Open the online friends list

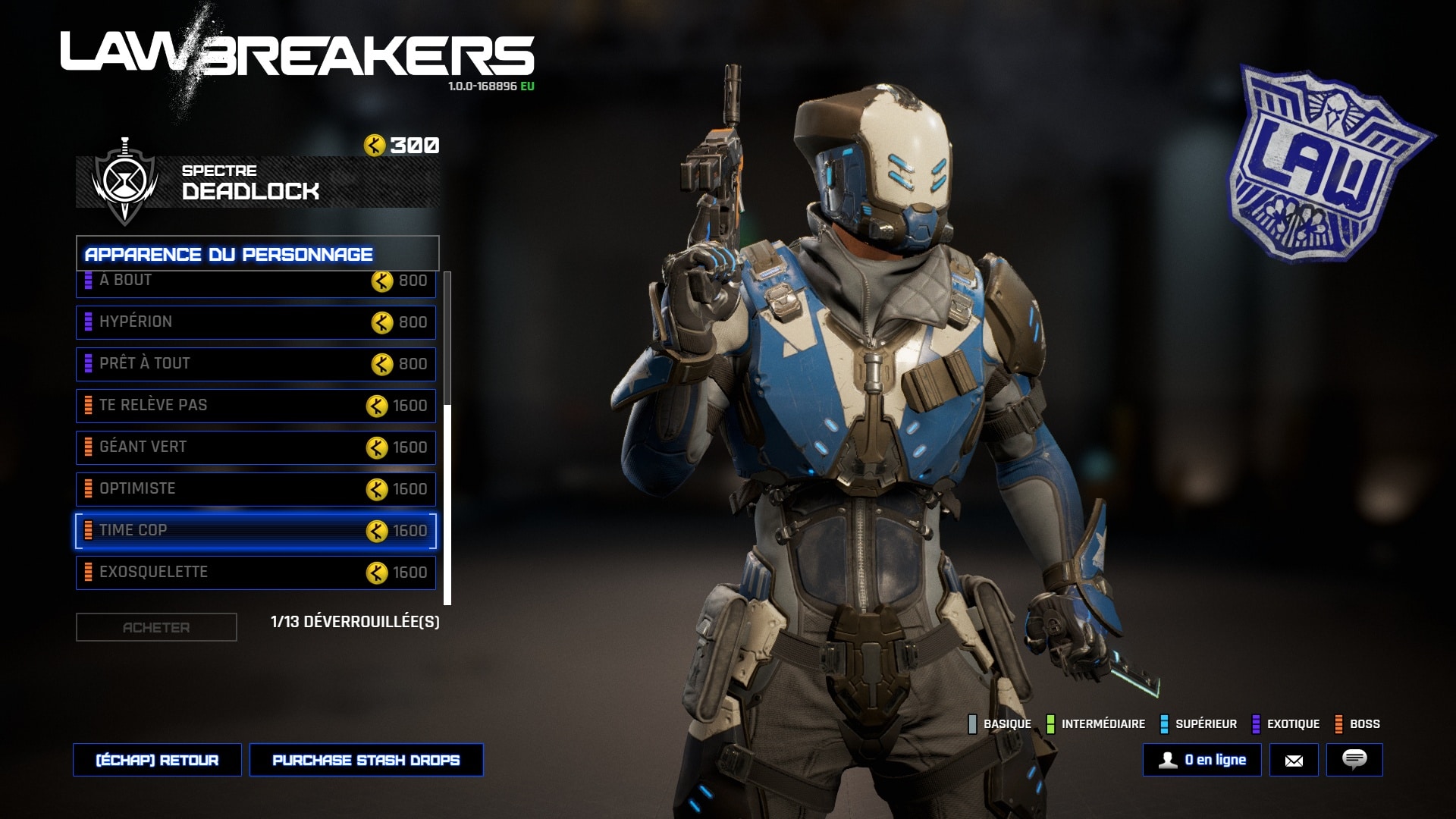coord(1202,760)
